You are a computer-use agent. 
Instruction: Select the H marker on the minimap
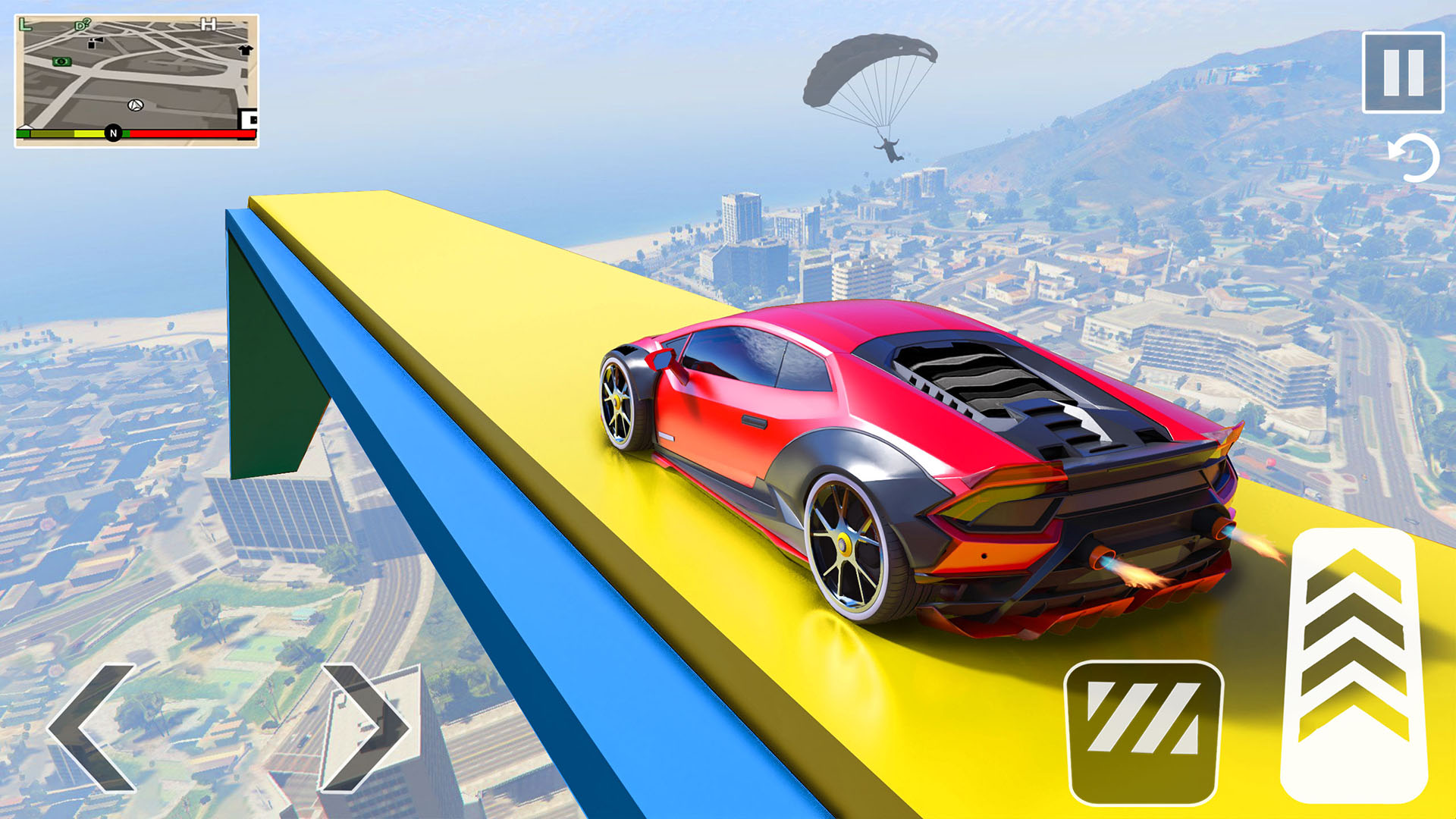(x=208, y=24)
